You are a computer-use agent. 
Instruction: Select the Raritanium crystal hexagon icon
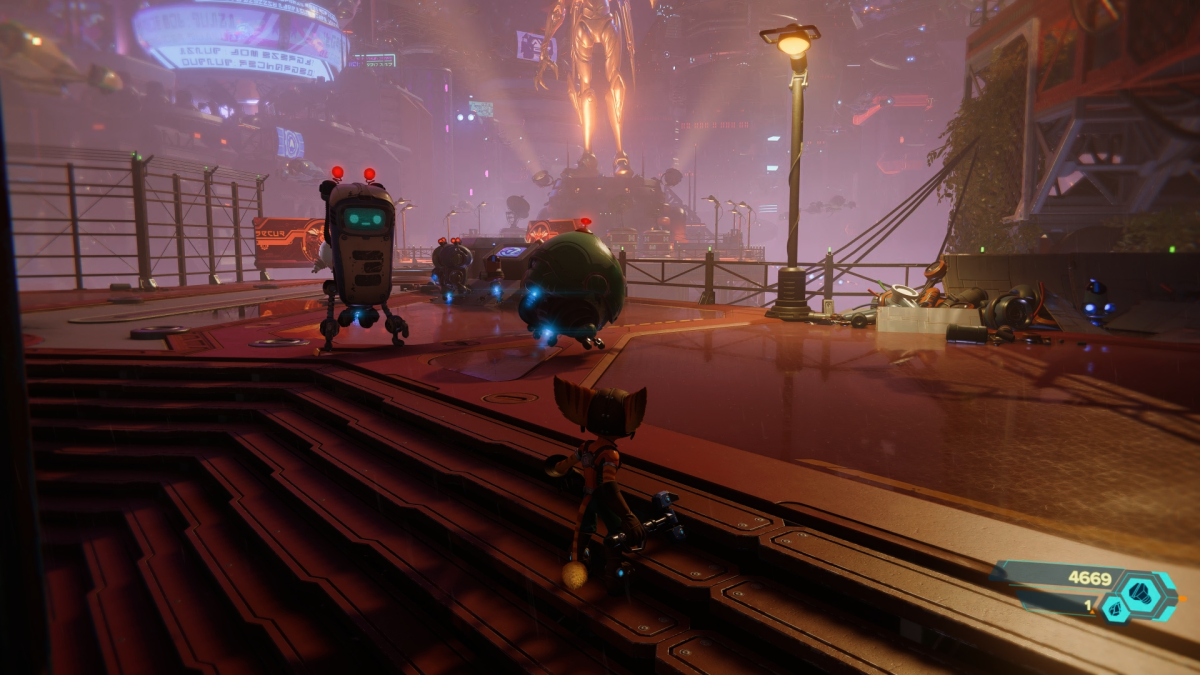[1116, 608]
